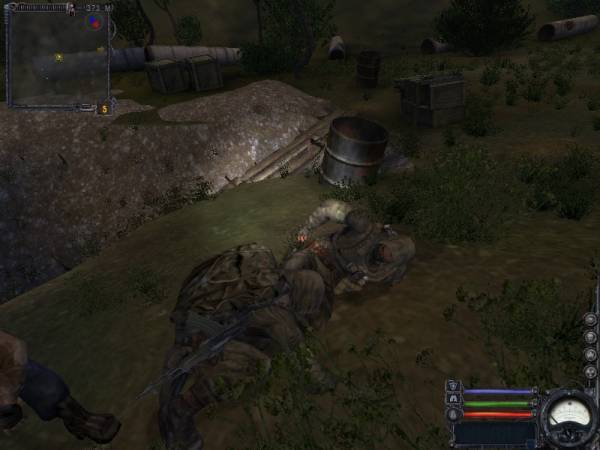Click the lungs stamina icon beside the green bar
600x450 pixels.
point(454,400)
